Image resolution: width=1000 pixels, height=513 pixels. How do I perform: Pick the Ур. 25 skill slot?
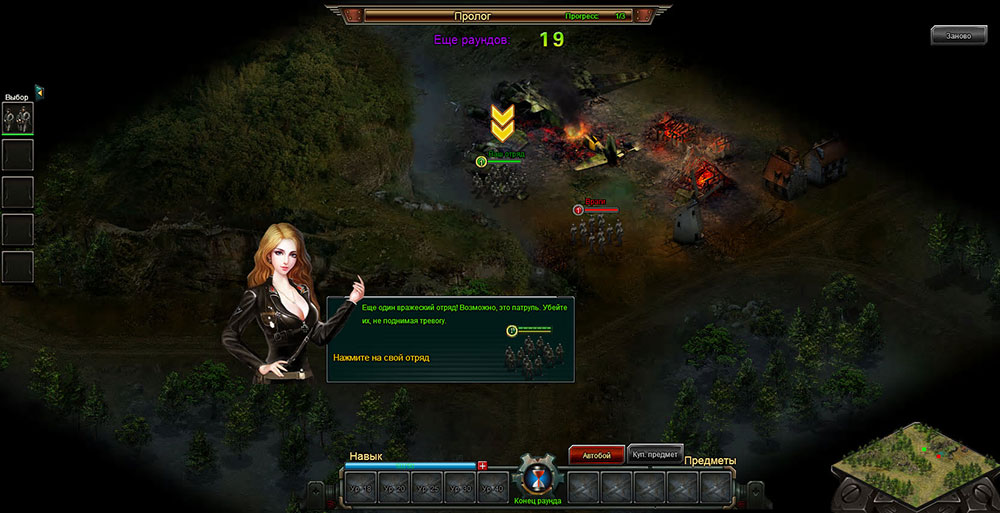(426, 488)
